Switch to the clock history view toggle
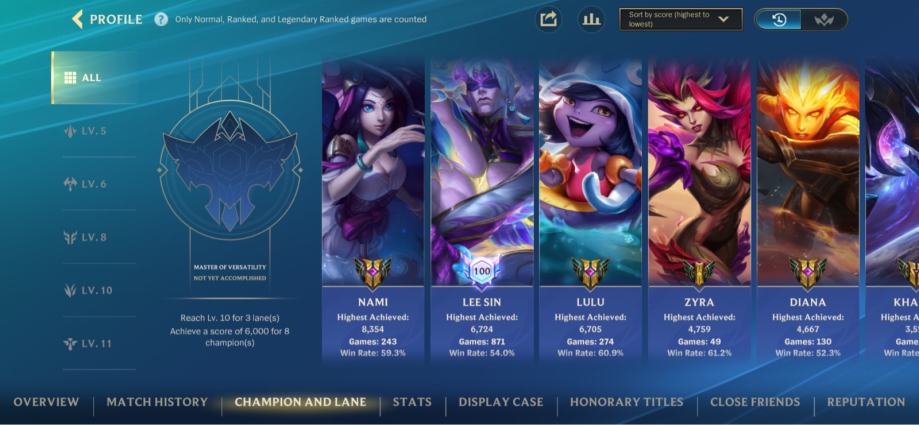Viewport: 919px width, 425px height. 779,19
